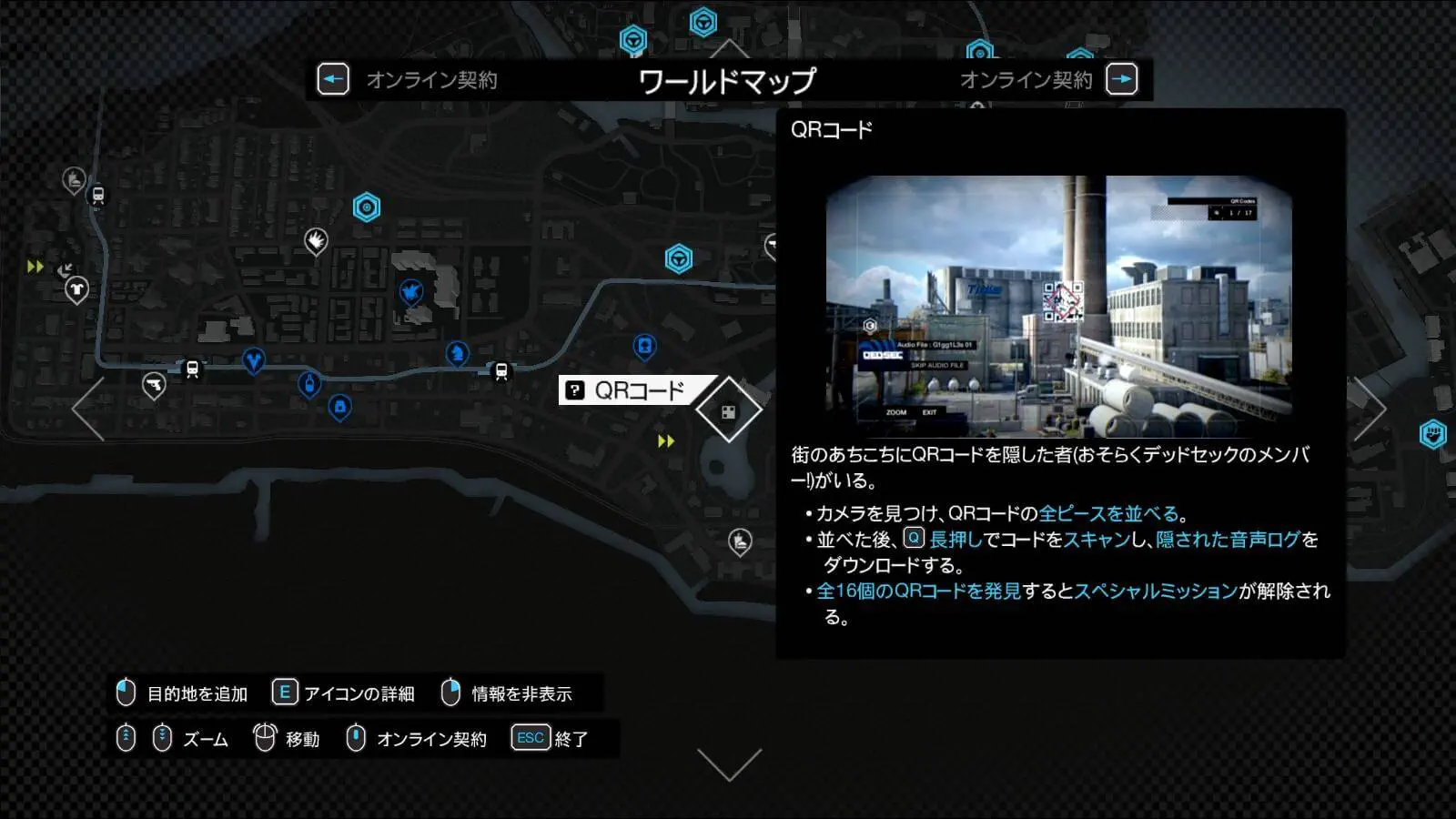Viewport: 1456px width, 819px height.
Task: Choose the white fist map marker
Action: 316,240
